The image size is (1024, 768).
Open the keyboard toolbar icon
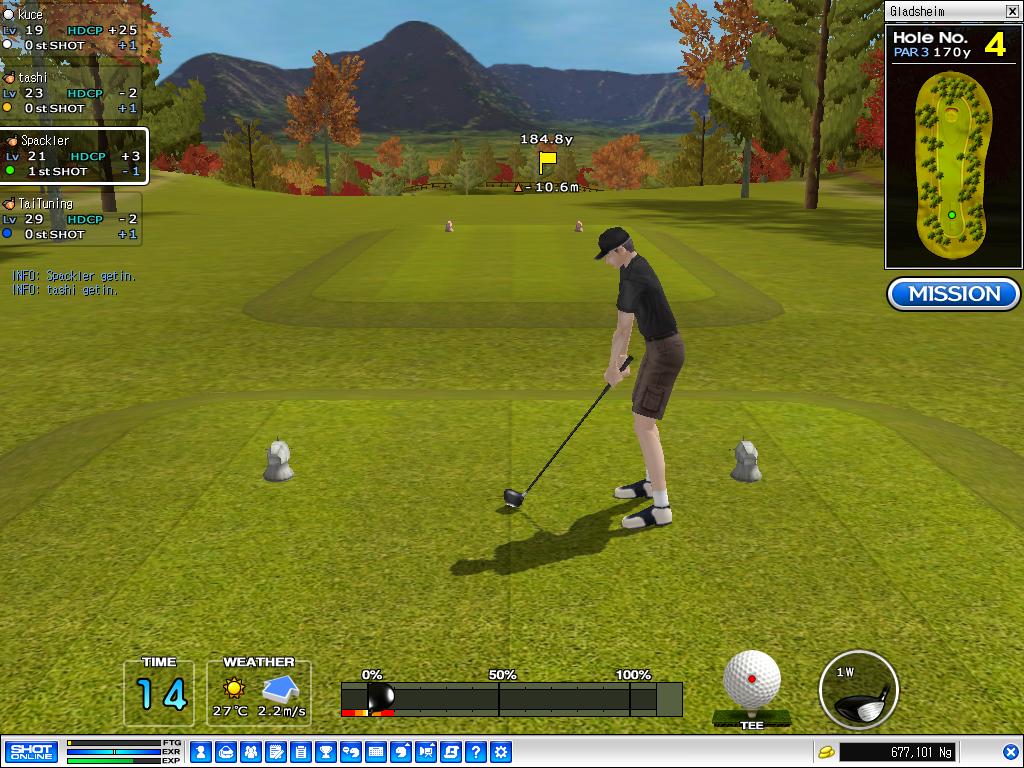[x=376, y=752]
